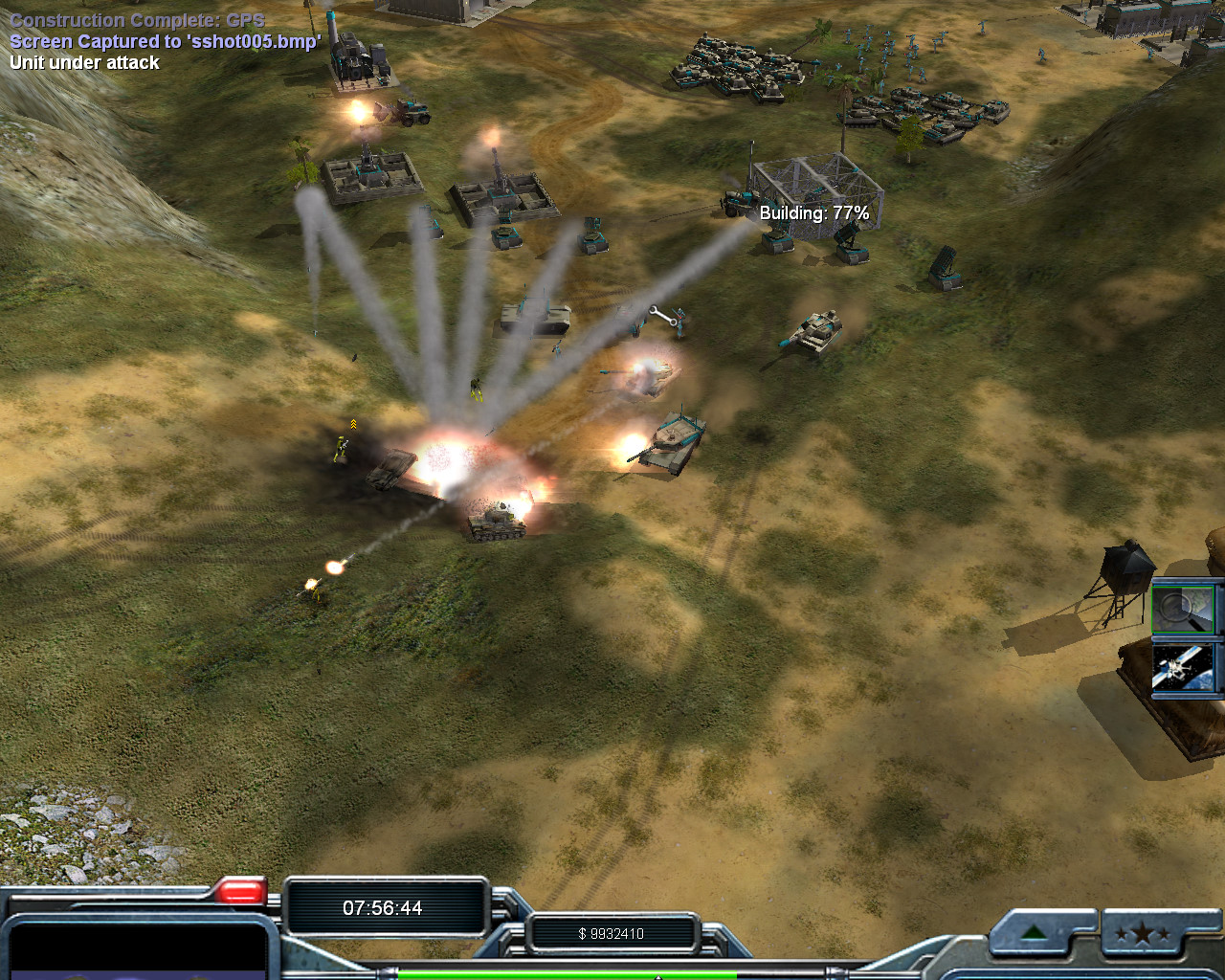Activate the satellite power shortcut
Screen dimensions: 1225x980
click(x=1185, y=668)
